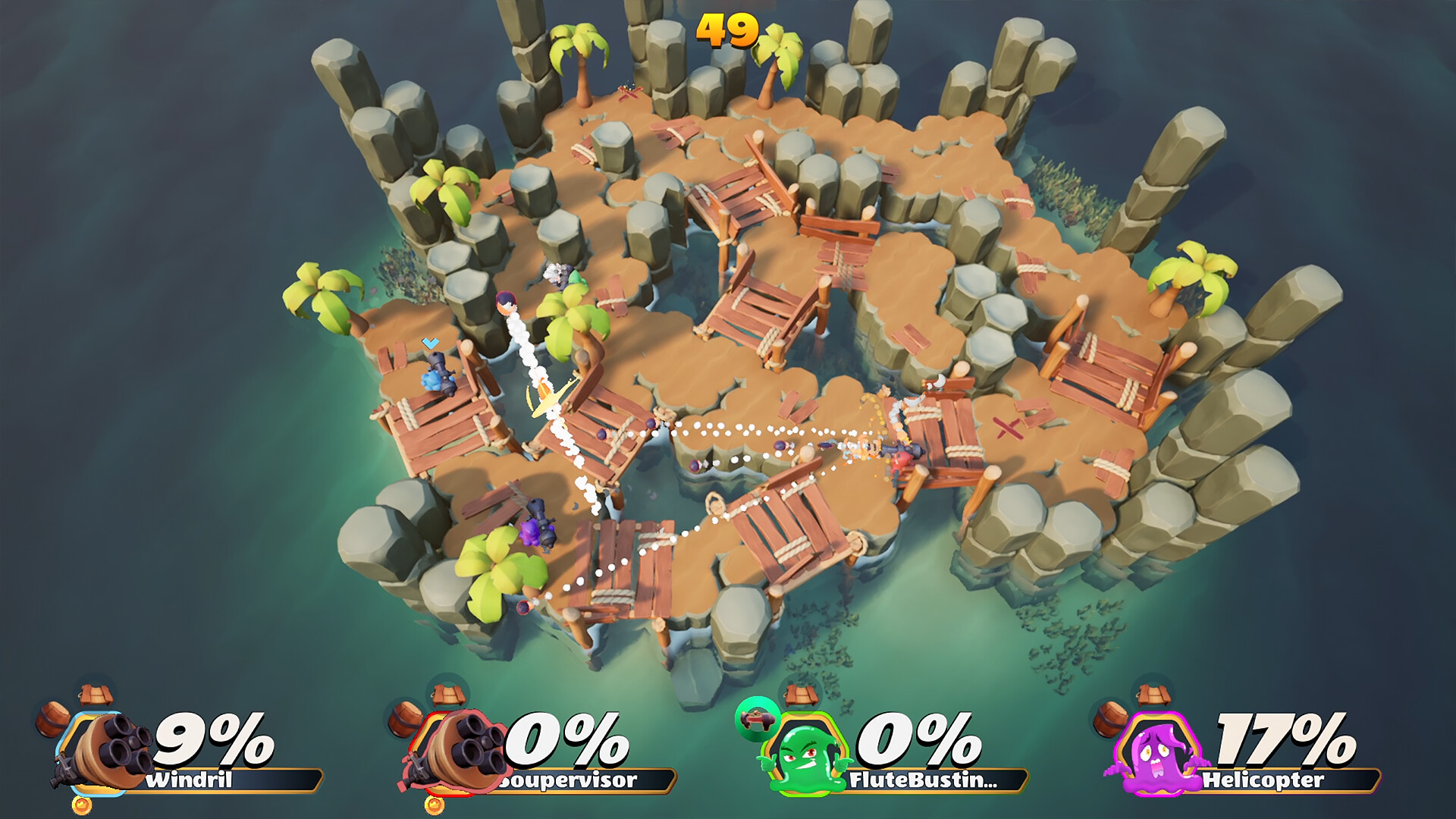Click the coin badge below Soupervisor's weapon

pyautogui.click(x=436, y=805)
